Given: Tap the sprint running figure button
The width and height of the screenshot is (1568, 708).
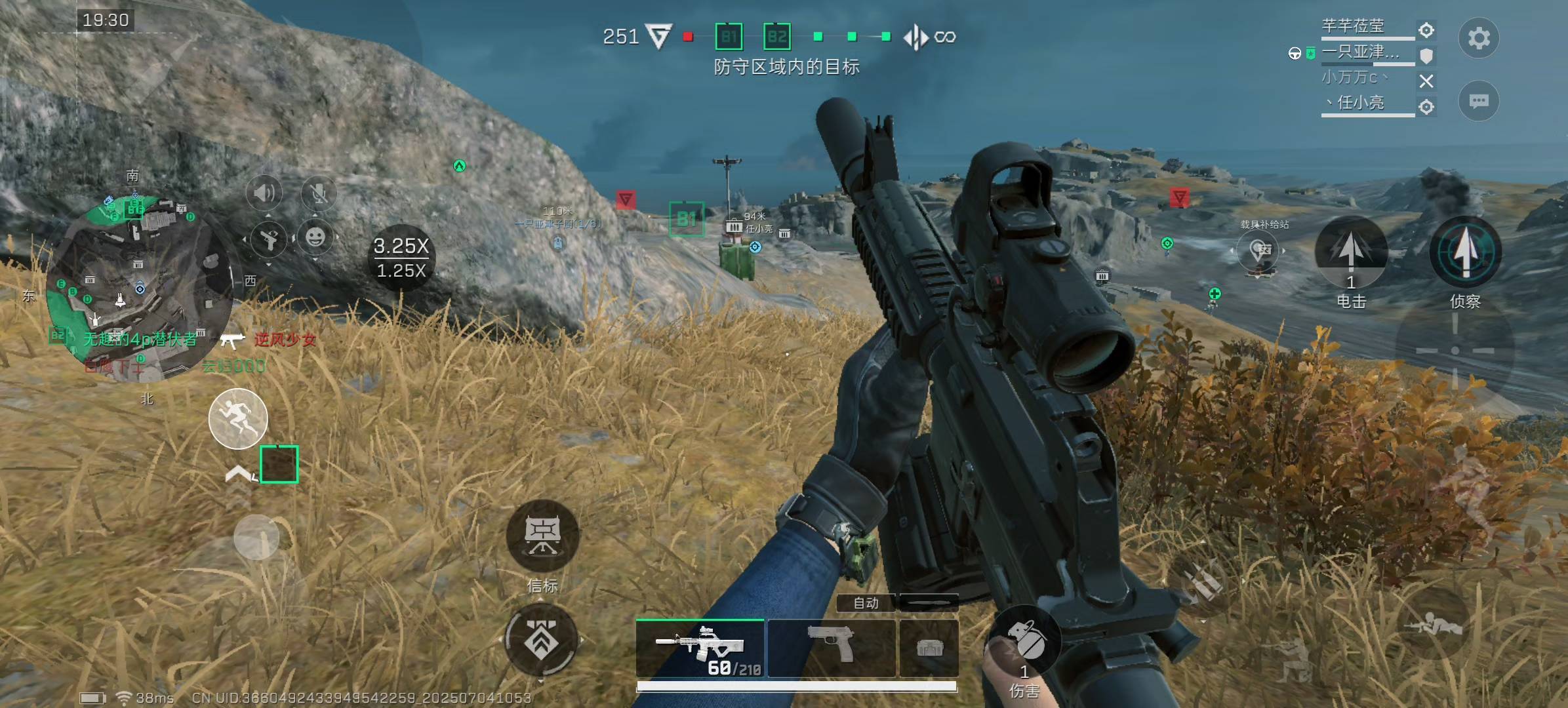Looking at the screenshot, I should tap(238, 419).
